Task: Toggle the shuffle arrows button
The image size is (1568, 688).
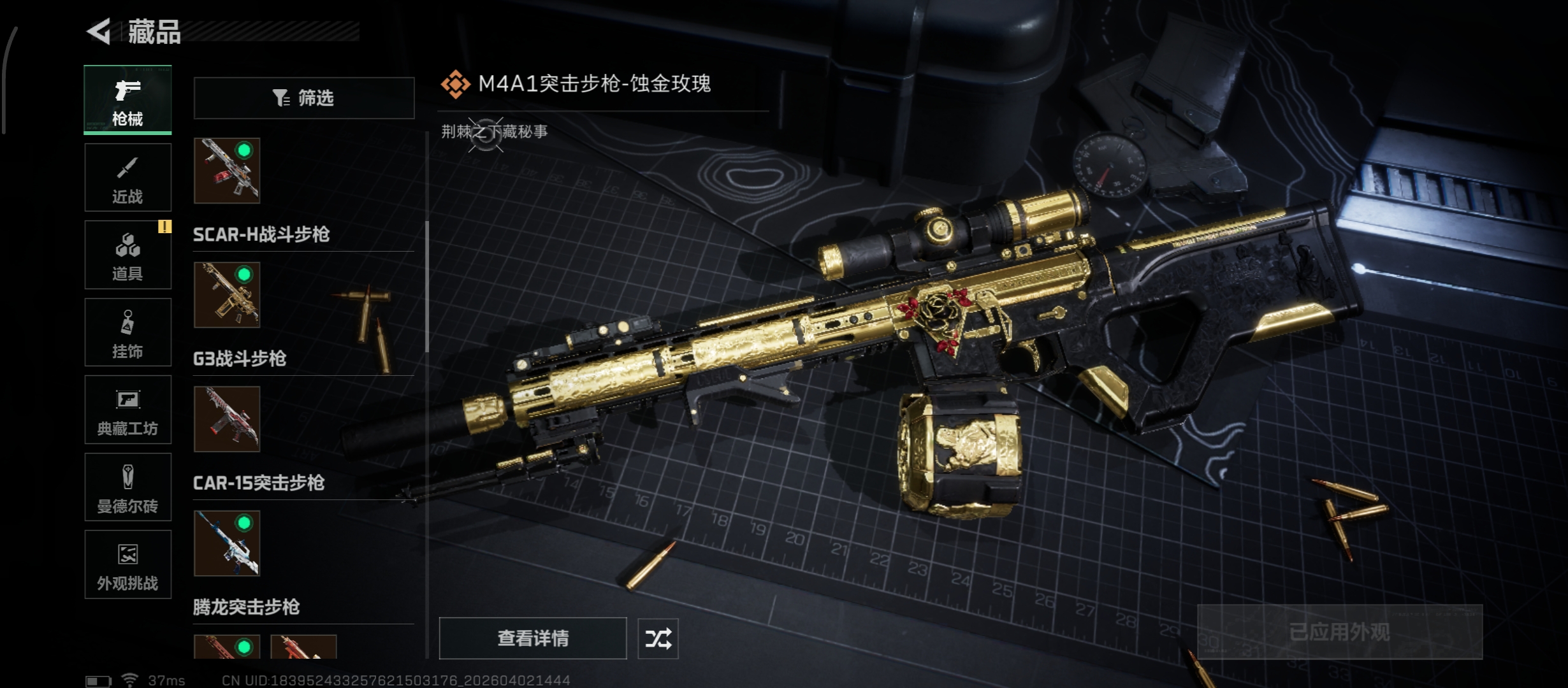Action: (658, 638)
